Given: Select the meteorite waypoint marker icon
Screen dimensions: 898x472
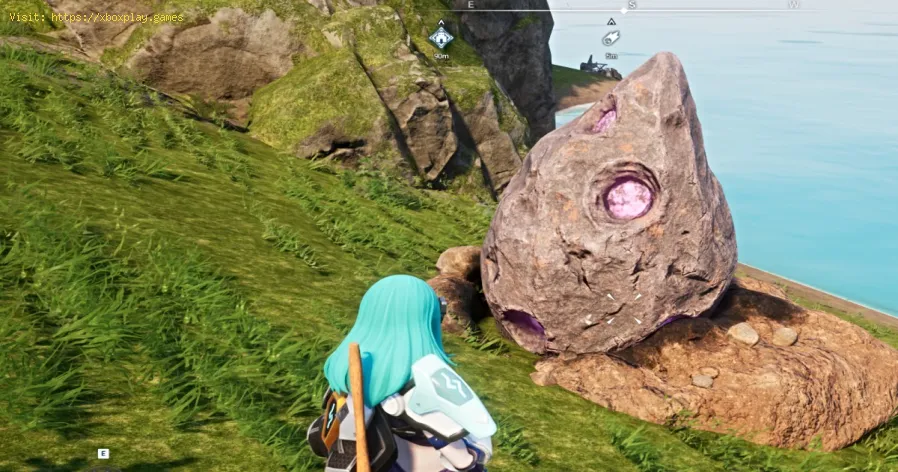Looking at the screenshot, I should point(610,38).
